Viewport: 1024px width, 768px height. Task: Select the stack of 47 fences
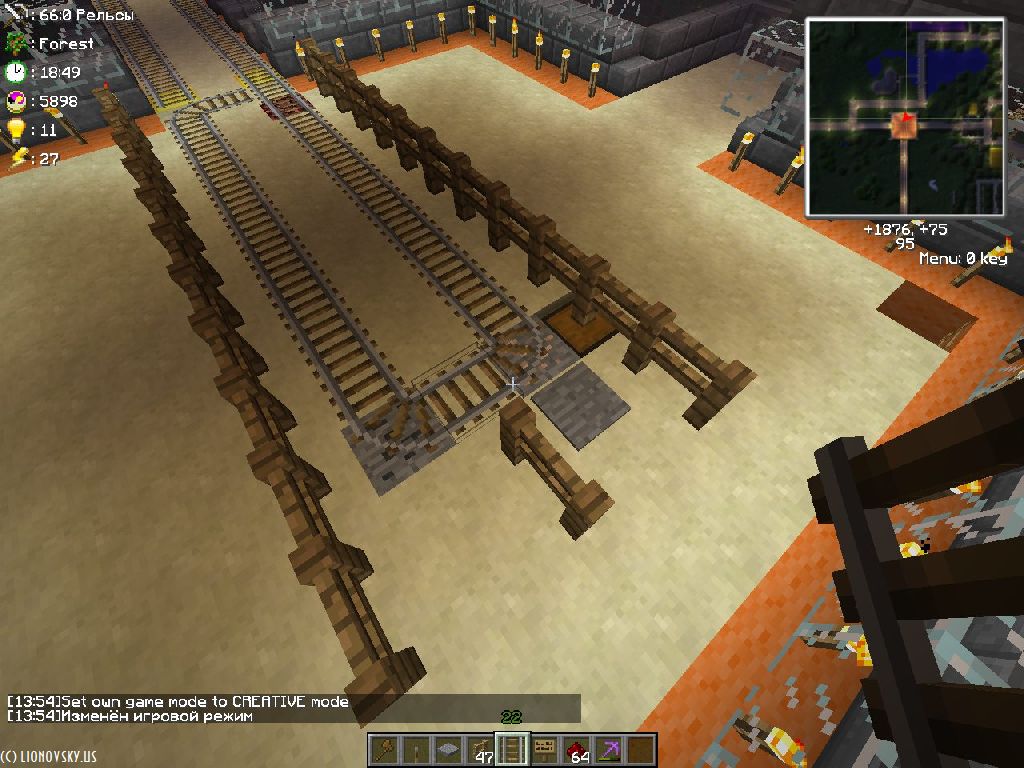coord(481,749)
